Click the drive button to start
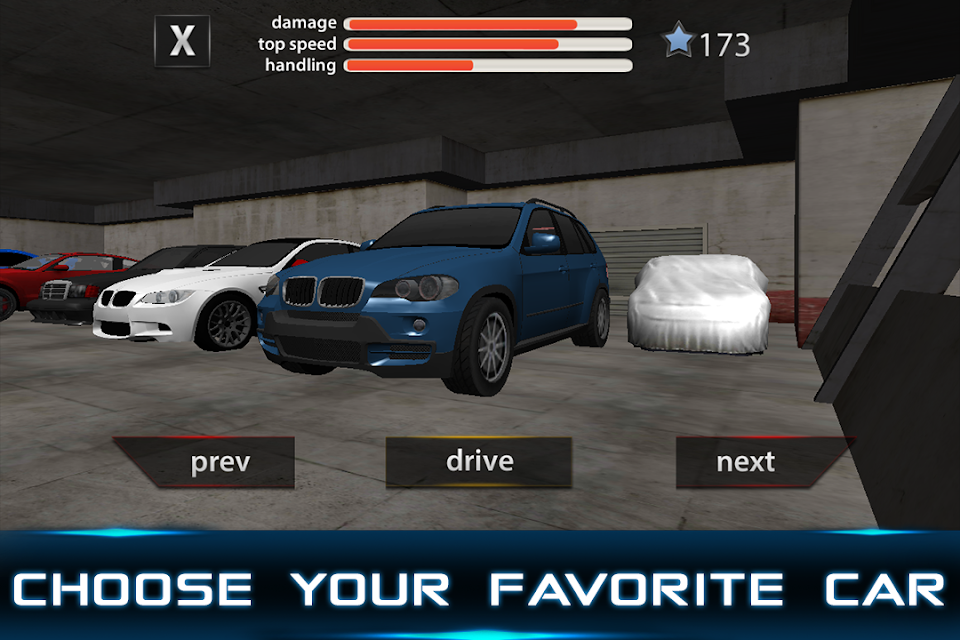The image size is (960, 640). (479, 461)
